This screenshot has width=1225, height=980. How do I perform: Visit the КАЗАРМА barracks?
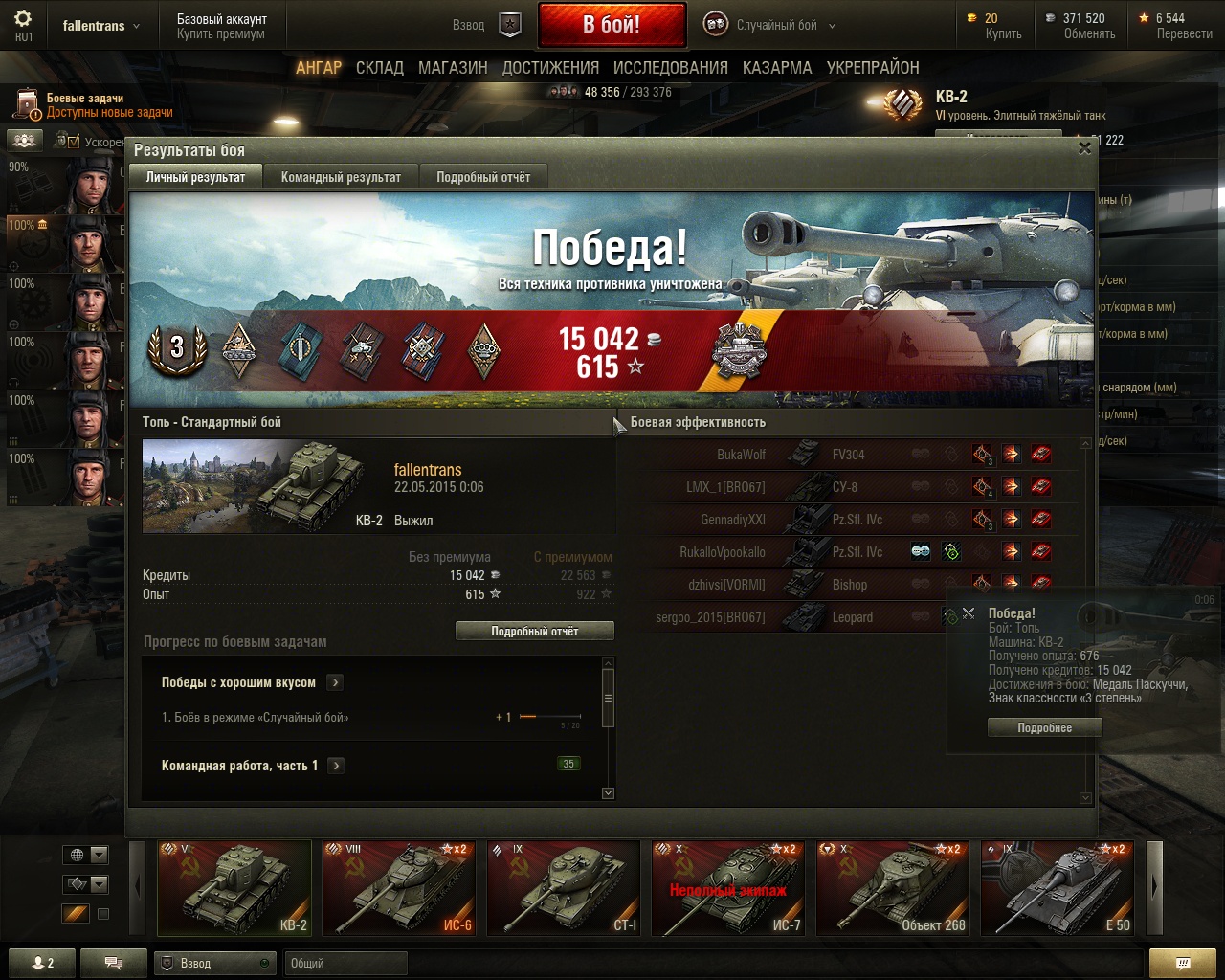pyautogui.click(x=776, y=68)
